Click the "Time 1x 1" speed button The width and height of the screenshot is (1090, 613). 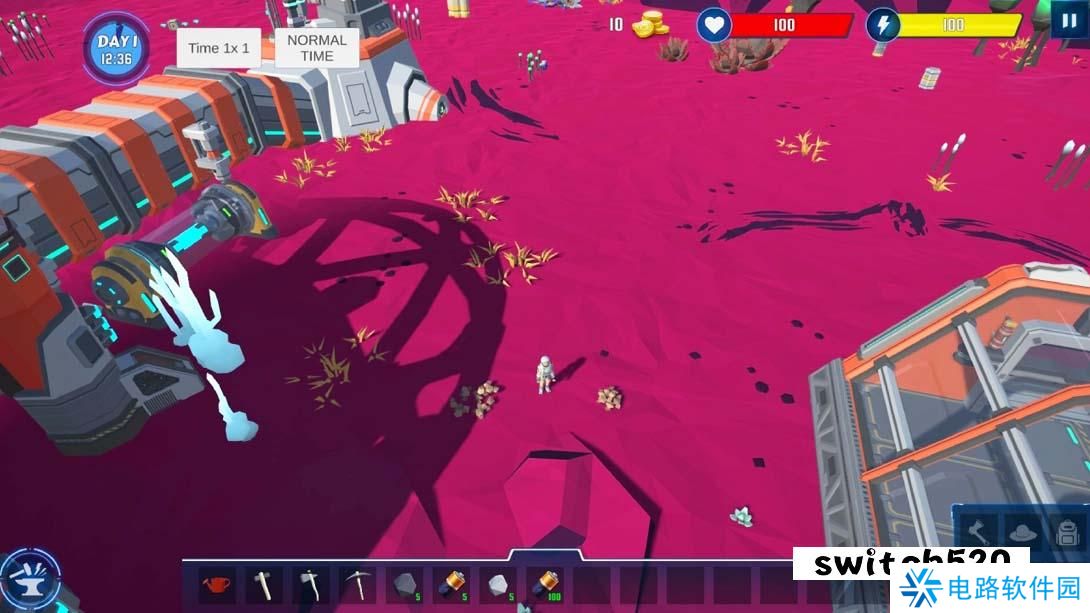(x=219, y=48)
